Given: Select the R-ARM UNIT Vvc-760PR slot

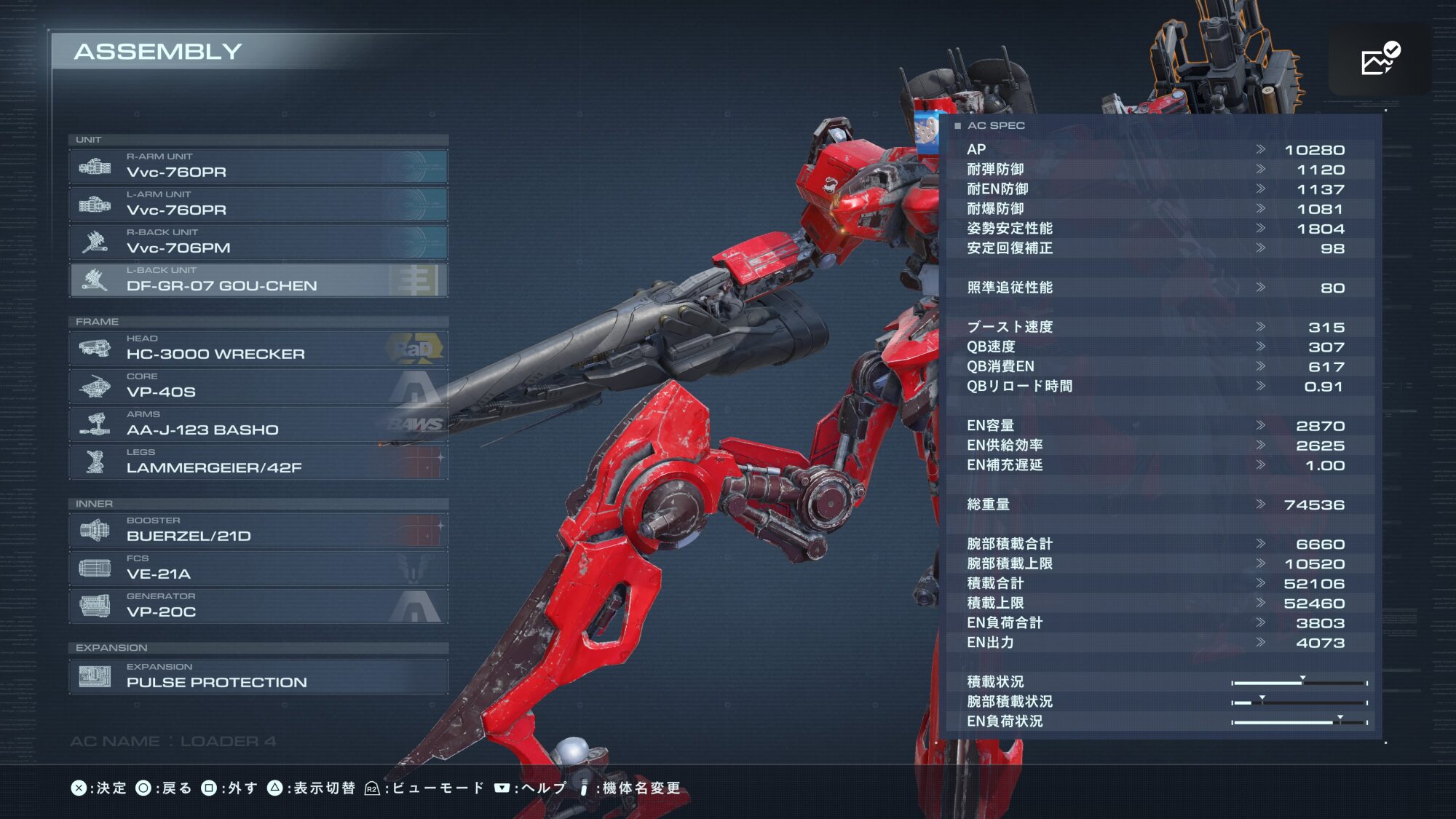Looking at the screenshot, I should click(258, 167).
